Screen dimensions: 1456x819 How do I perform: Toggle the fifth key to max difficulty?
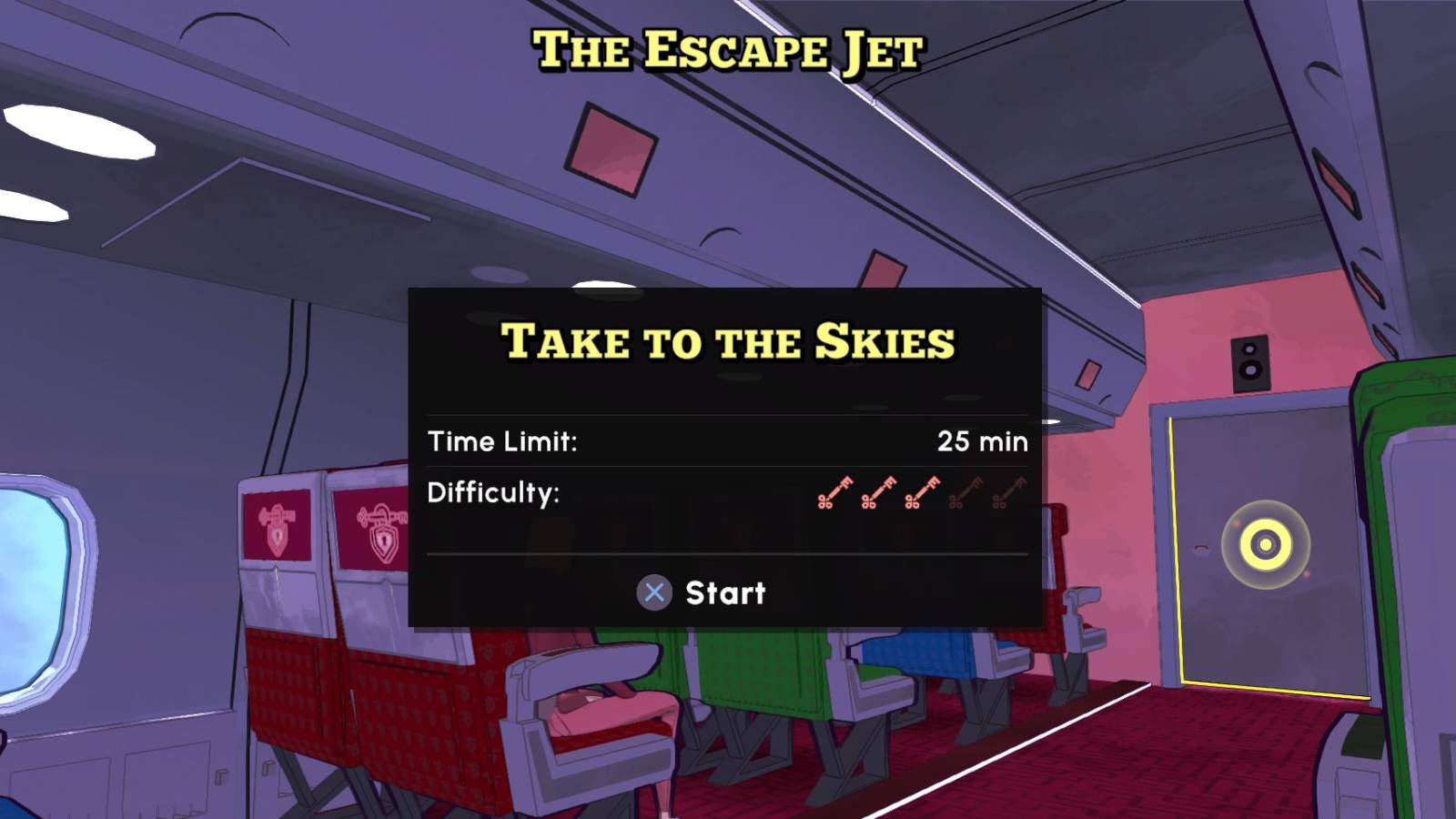pyautogui.click(x=1008, y=493)
